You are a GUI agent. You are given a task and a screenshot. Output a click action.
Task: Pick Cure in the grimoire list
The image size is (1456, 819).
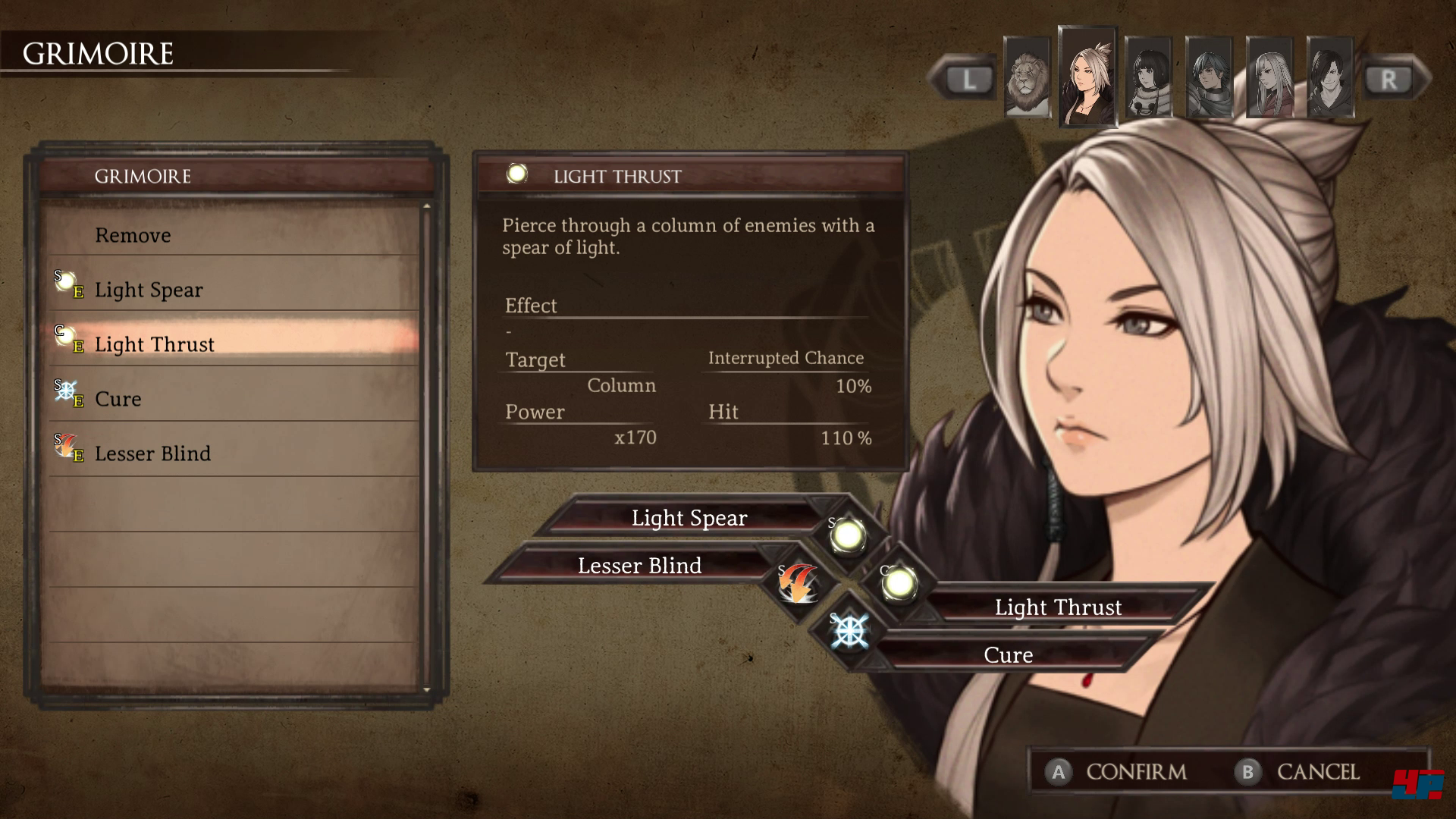(x=118, y=399)
